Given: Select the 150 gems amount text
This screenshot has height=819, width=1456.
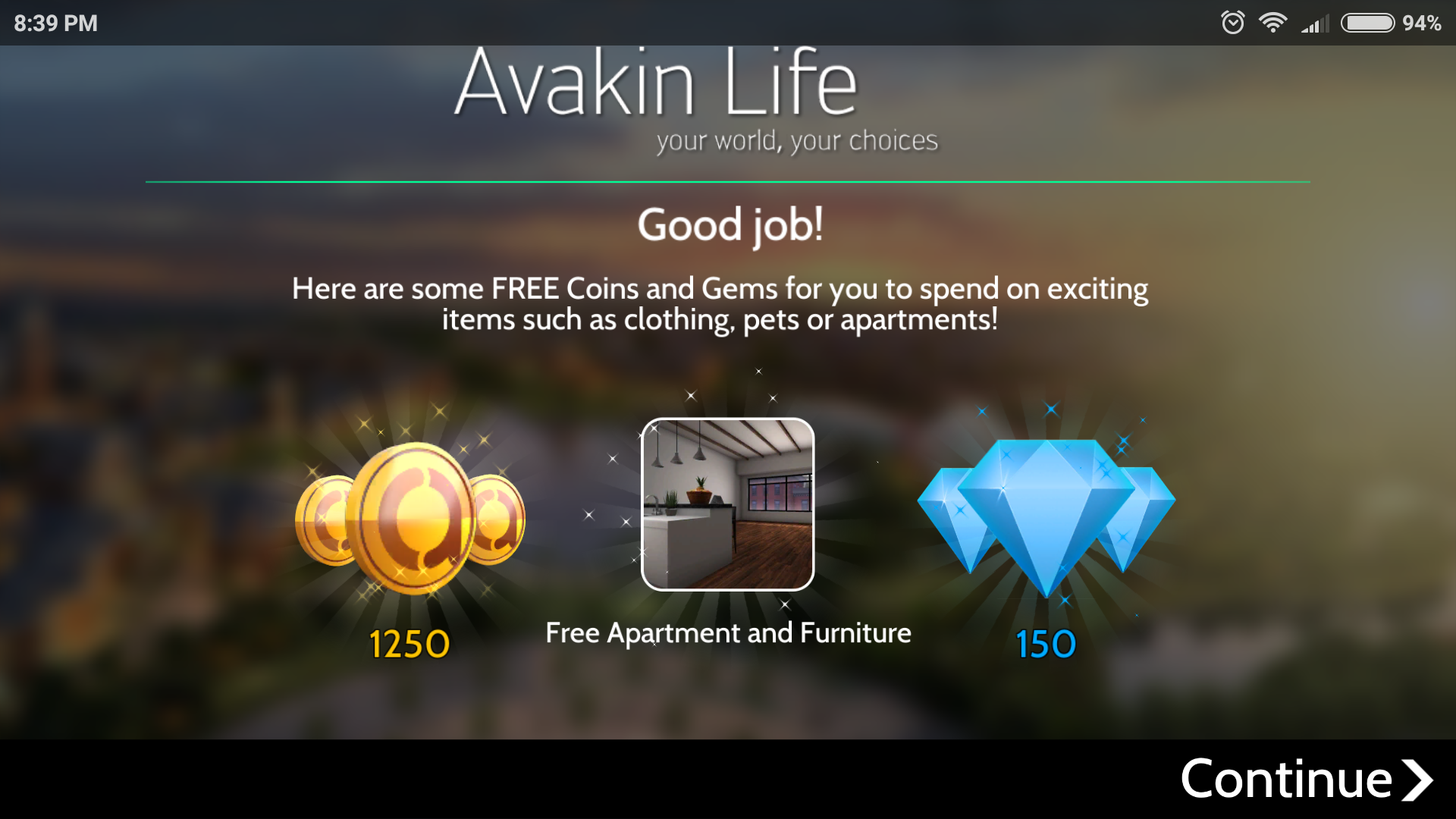Looking at the screenshot, I should [1045, 644].
